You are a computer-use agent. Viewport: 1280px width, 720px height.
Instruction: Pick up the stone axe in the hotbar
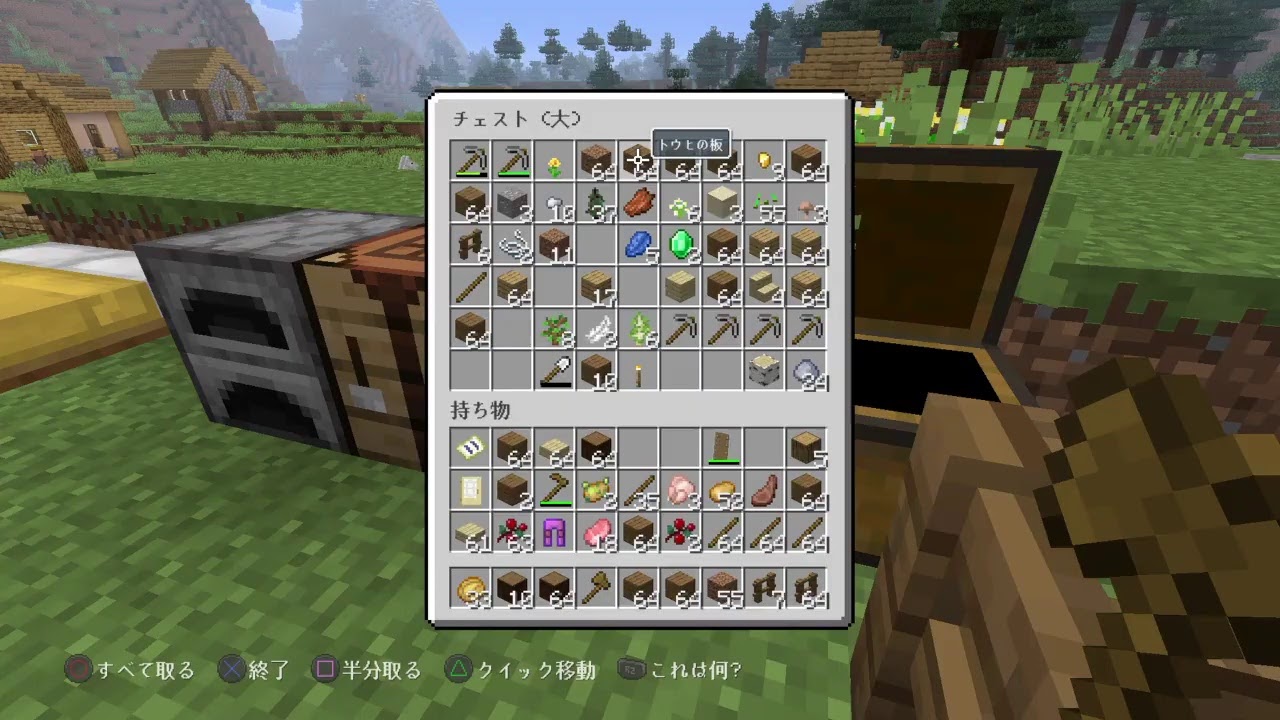(596, 588)
